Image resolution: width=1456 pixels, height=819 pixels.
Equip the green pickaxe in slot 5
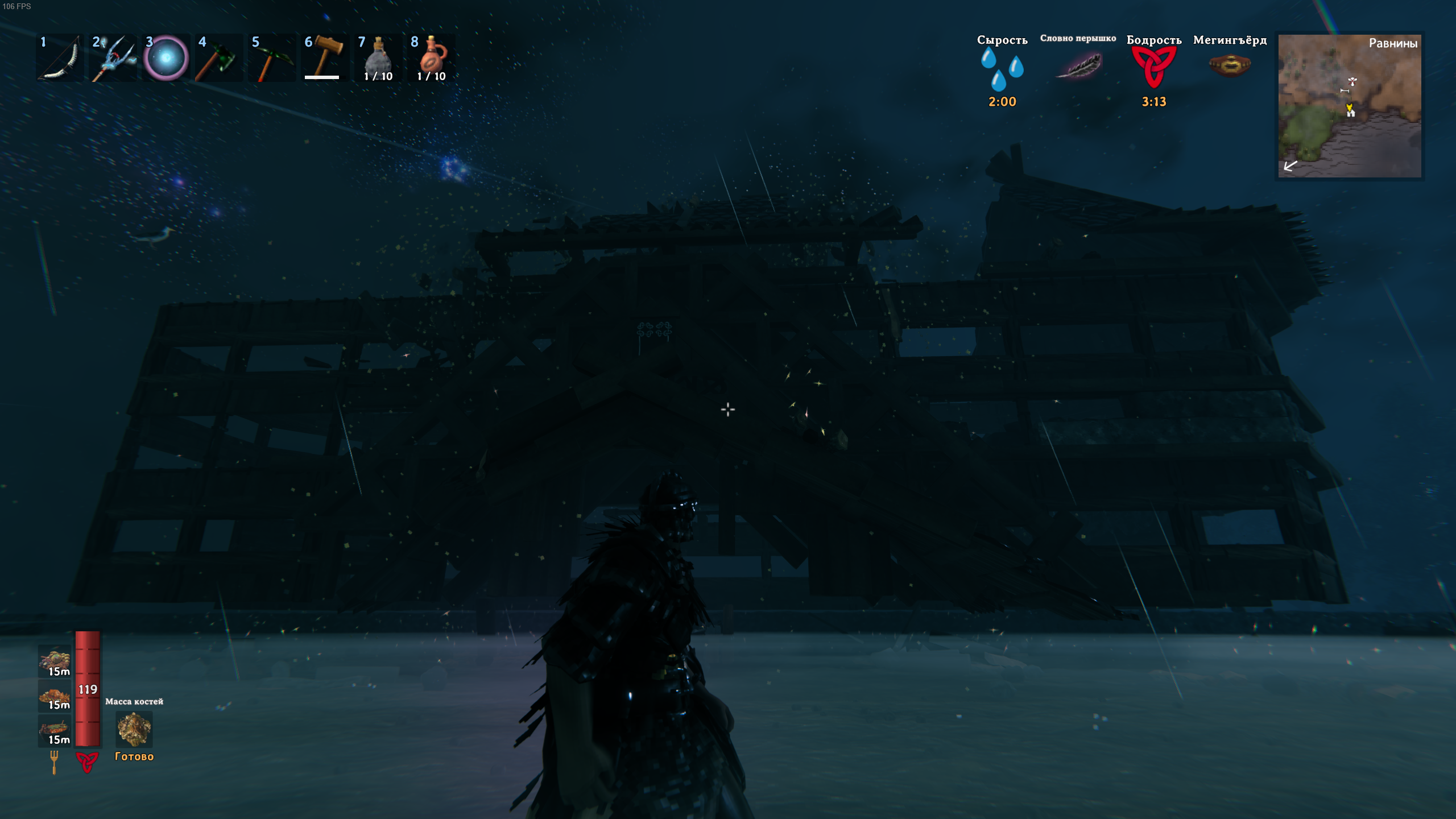(271, 59)
